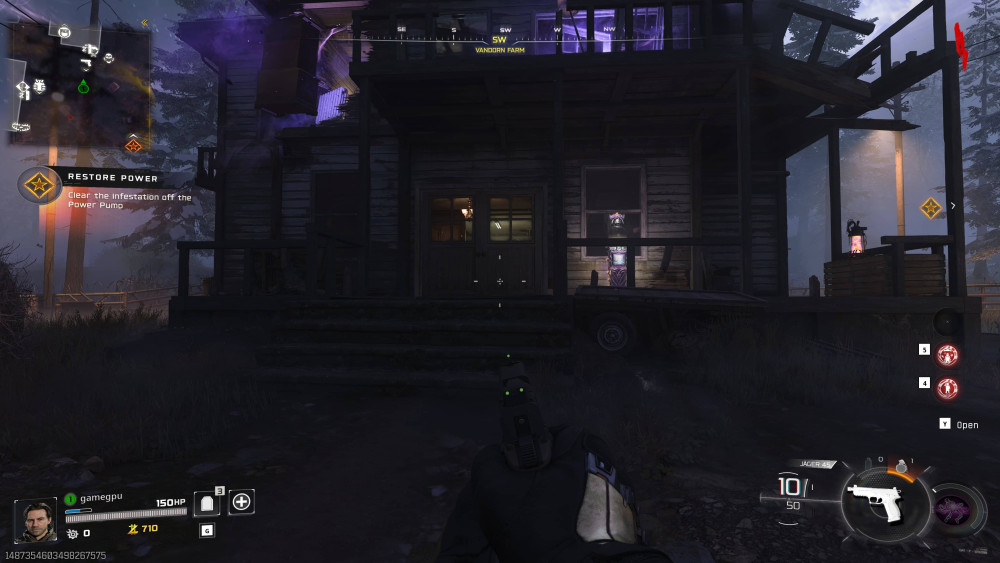This screenshot has width=1000, height=563.
Task: Use the health plus item slot
Action: click(x=241, y=502)
